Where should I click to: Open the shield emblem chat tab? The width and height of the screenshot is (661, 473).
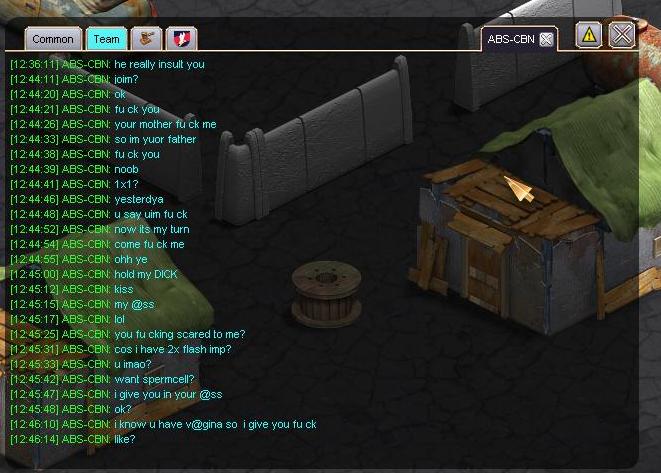181,39
